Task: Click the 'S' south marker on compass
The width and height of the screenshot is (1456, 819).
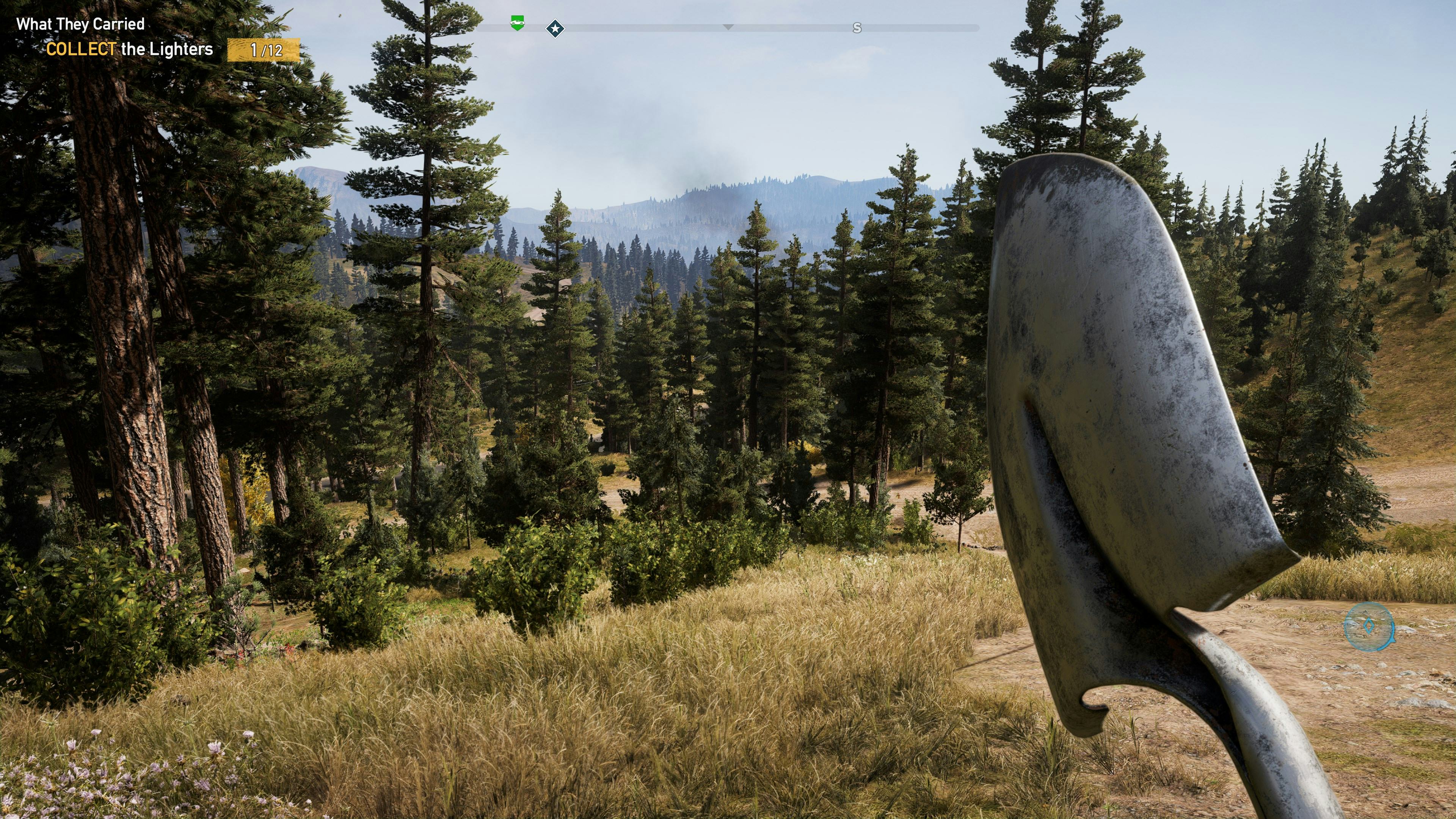Action: pyautogui.click(x=857, y=28)
